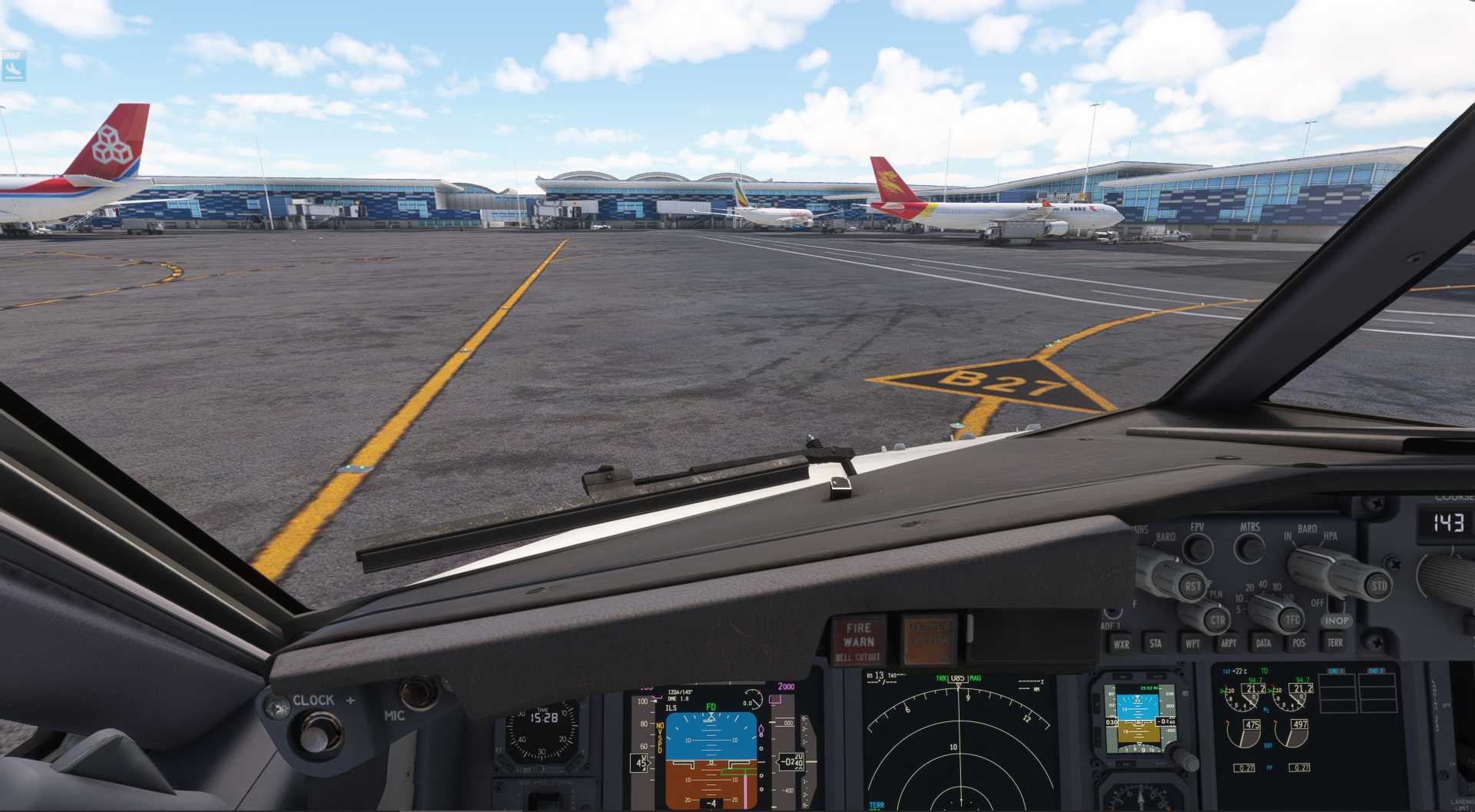Push the MTRS meters button
This screenshot has height=812, width=1475.
pos(1250,548)
